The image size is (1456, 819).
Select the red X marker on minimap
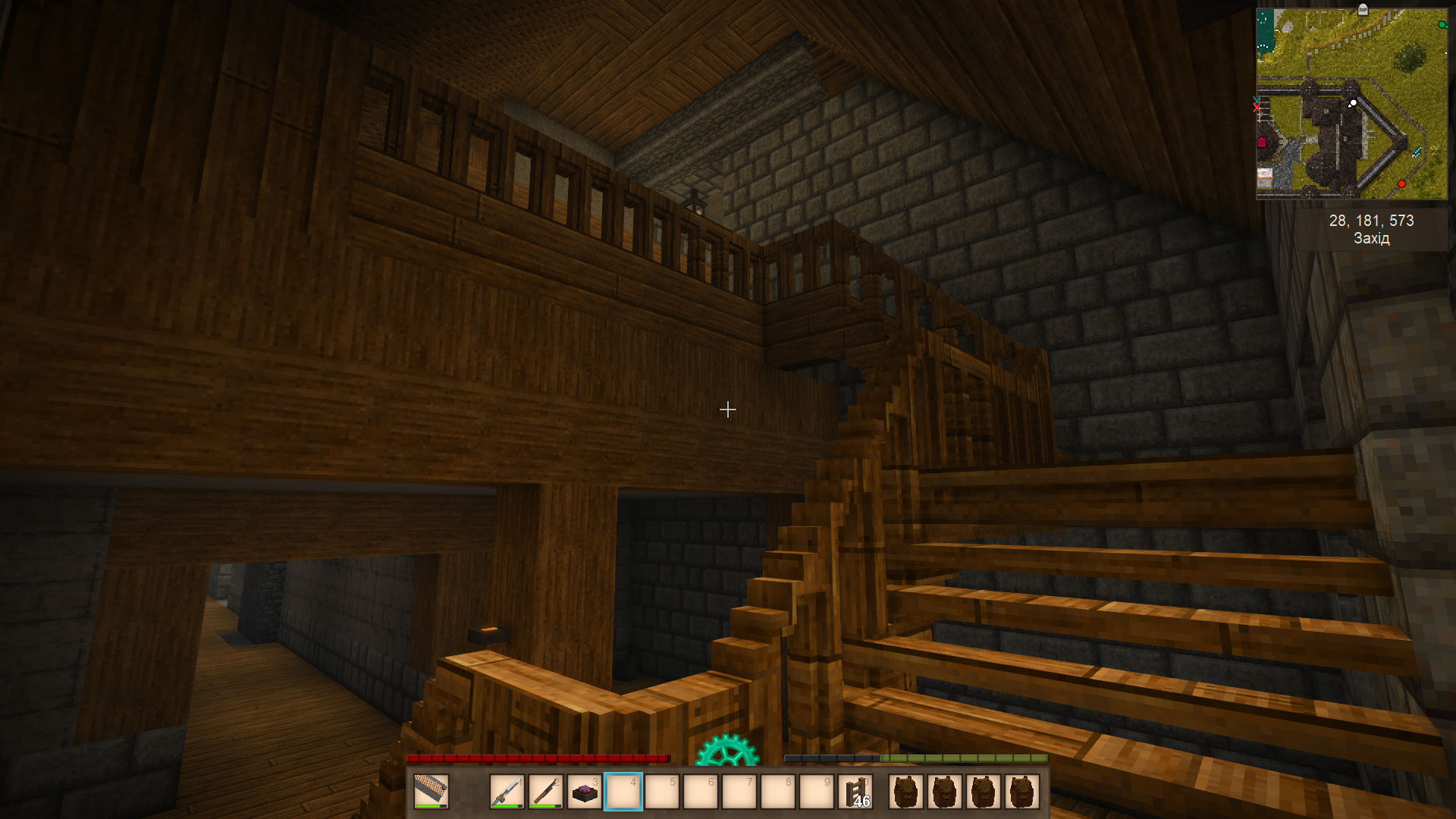click(x=1257, y=108)
